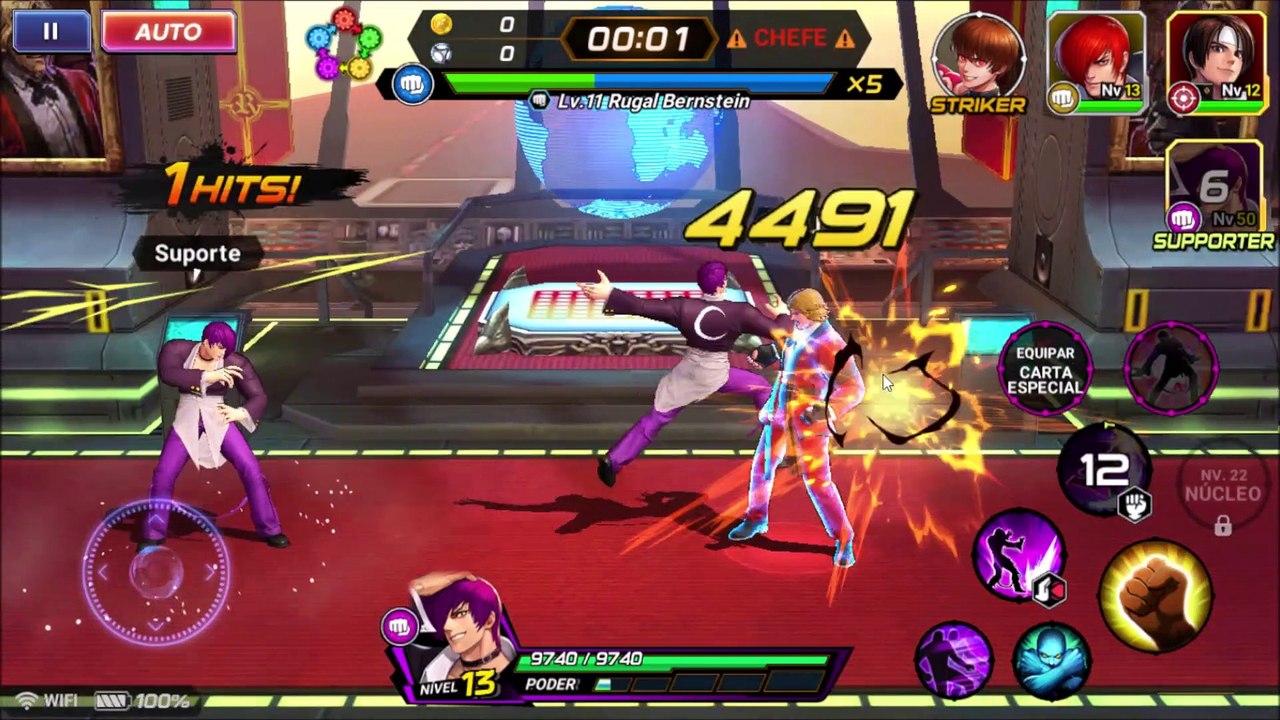Trigger the purple kick skill

point(954,660)
